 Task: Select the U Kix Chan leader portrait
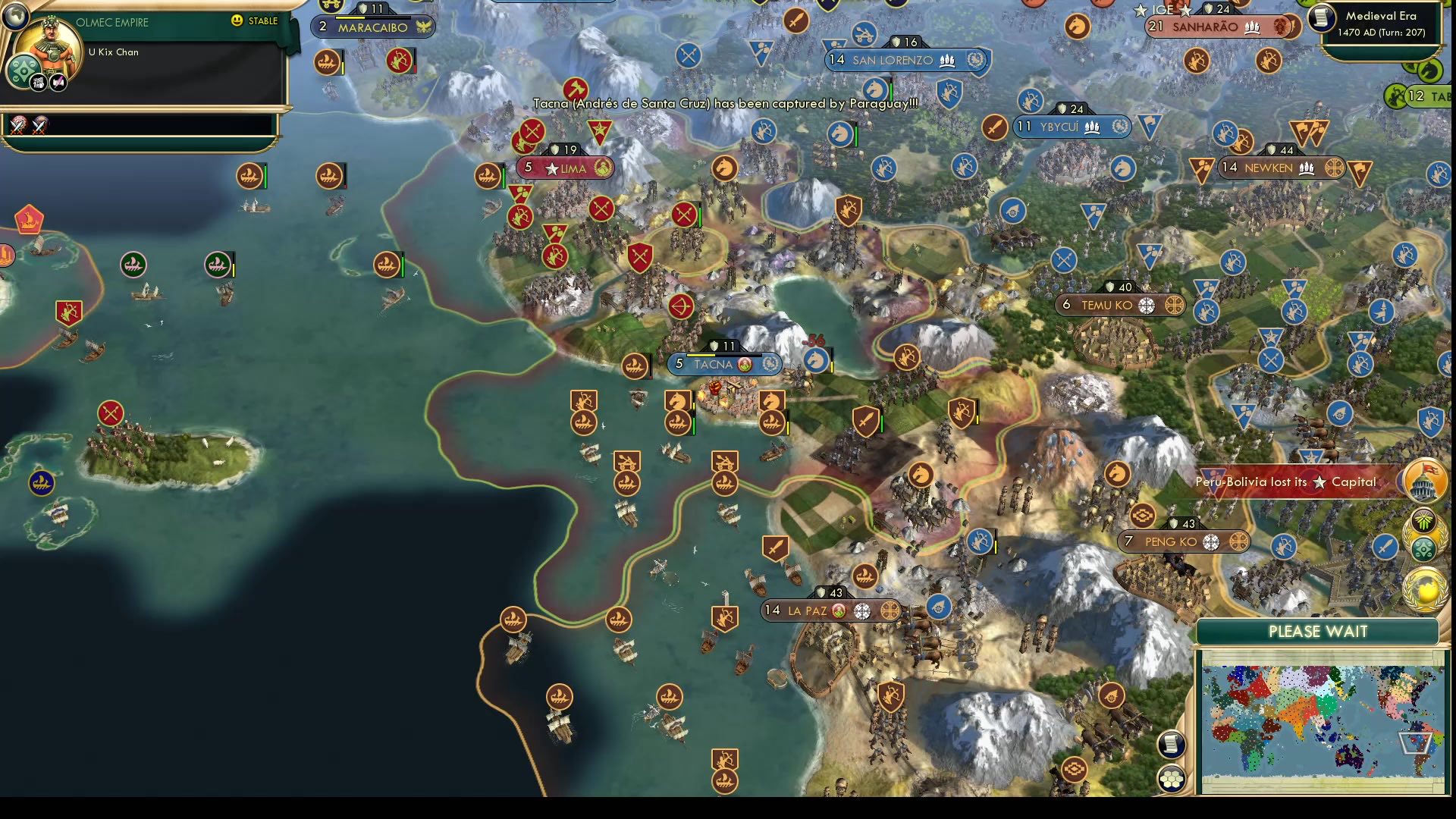tap(49, 47)
